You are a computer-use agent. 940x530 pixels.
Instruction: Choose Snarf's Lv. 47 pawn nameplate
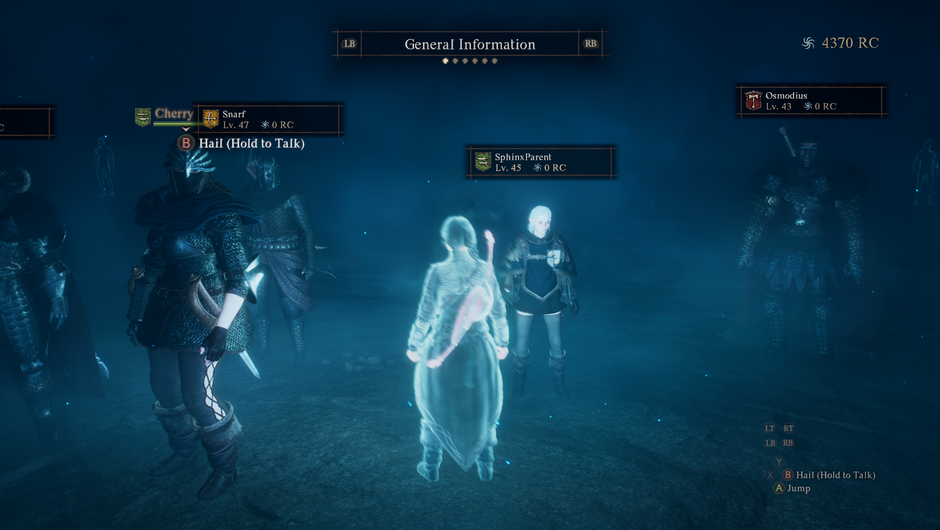(269, 119)
